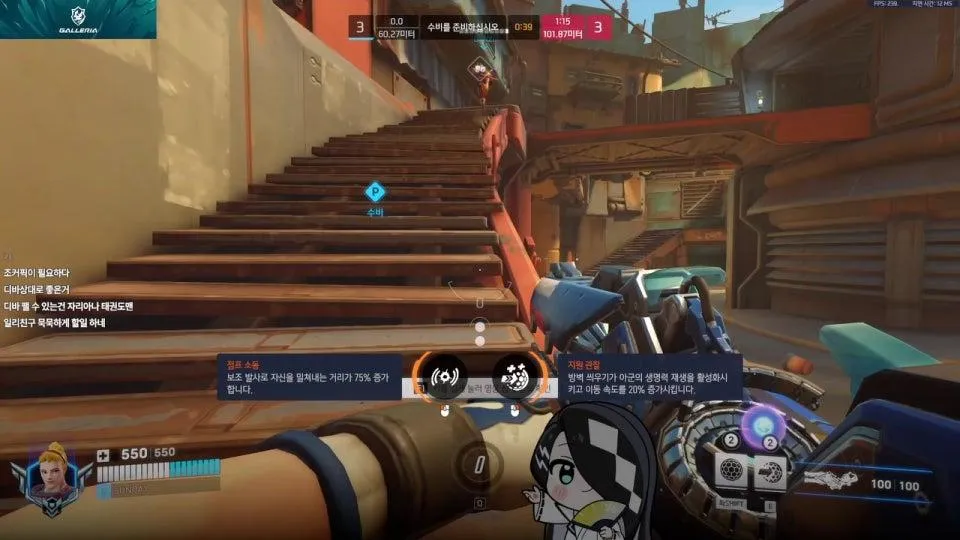Click the GALLERIA sponsor banner

pos(78,18)
